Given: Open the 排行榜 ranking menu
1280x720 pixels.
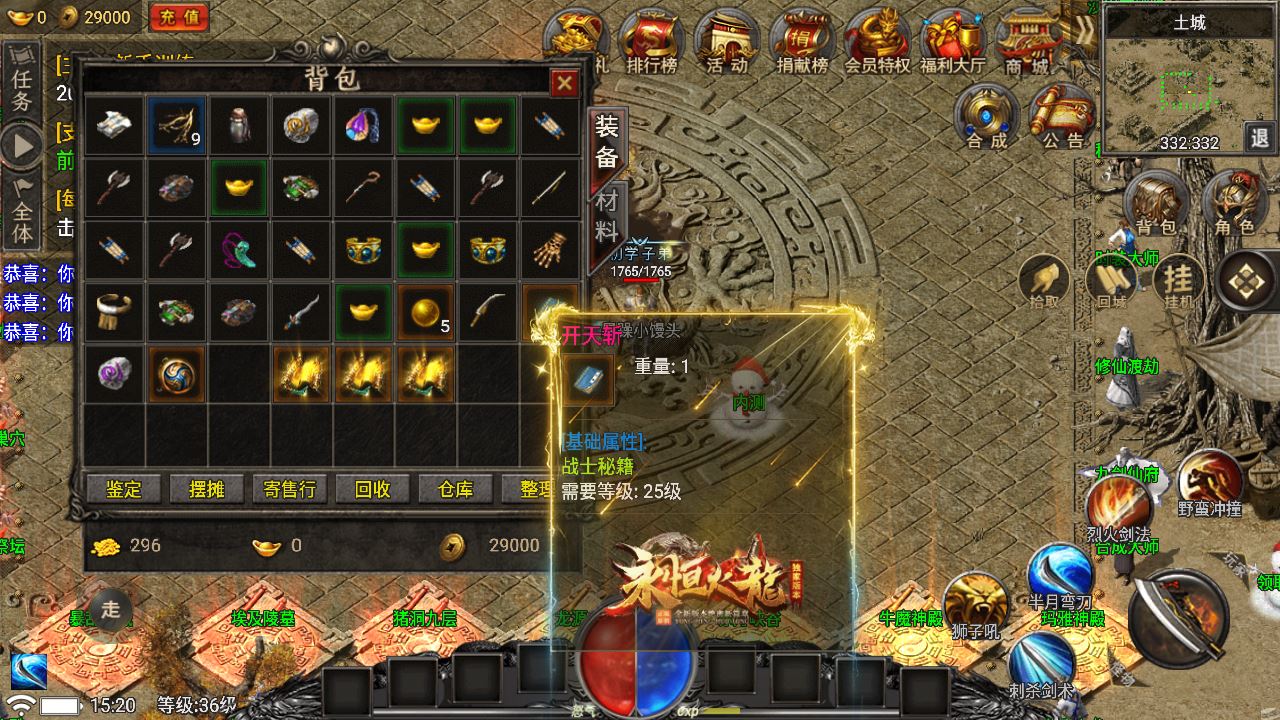Looking at the screenshot, I should tap(651, 42).
